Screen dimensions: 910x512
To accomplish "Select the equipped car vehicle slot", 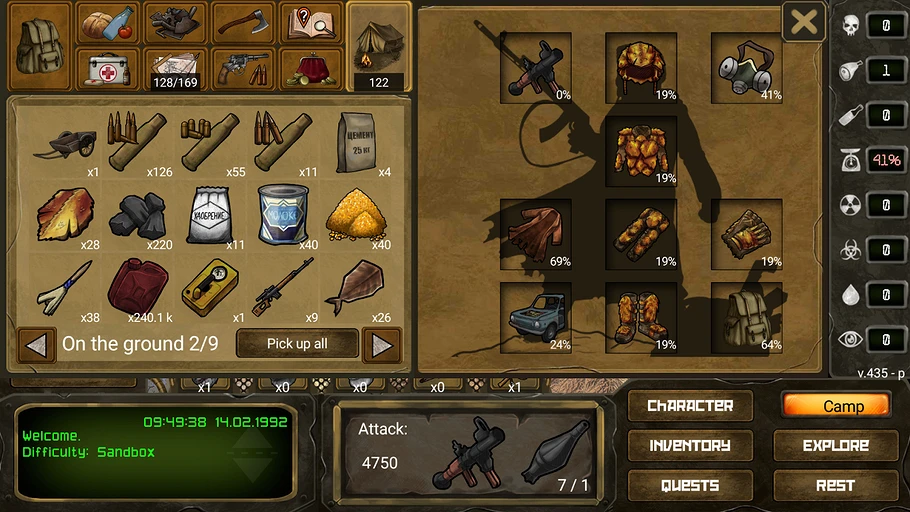I will coord(536,316).
